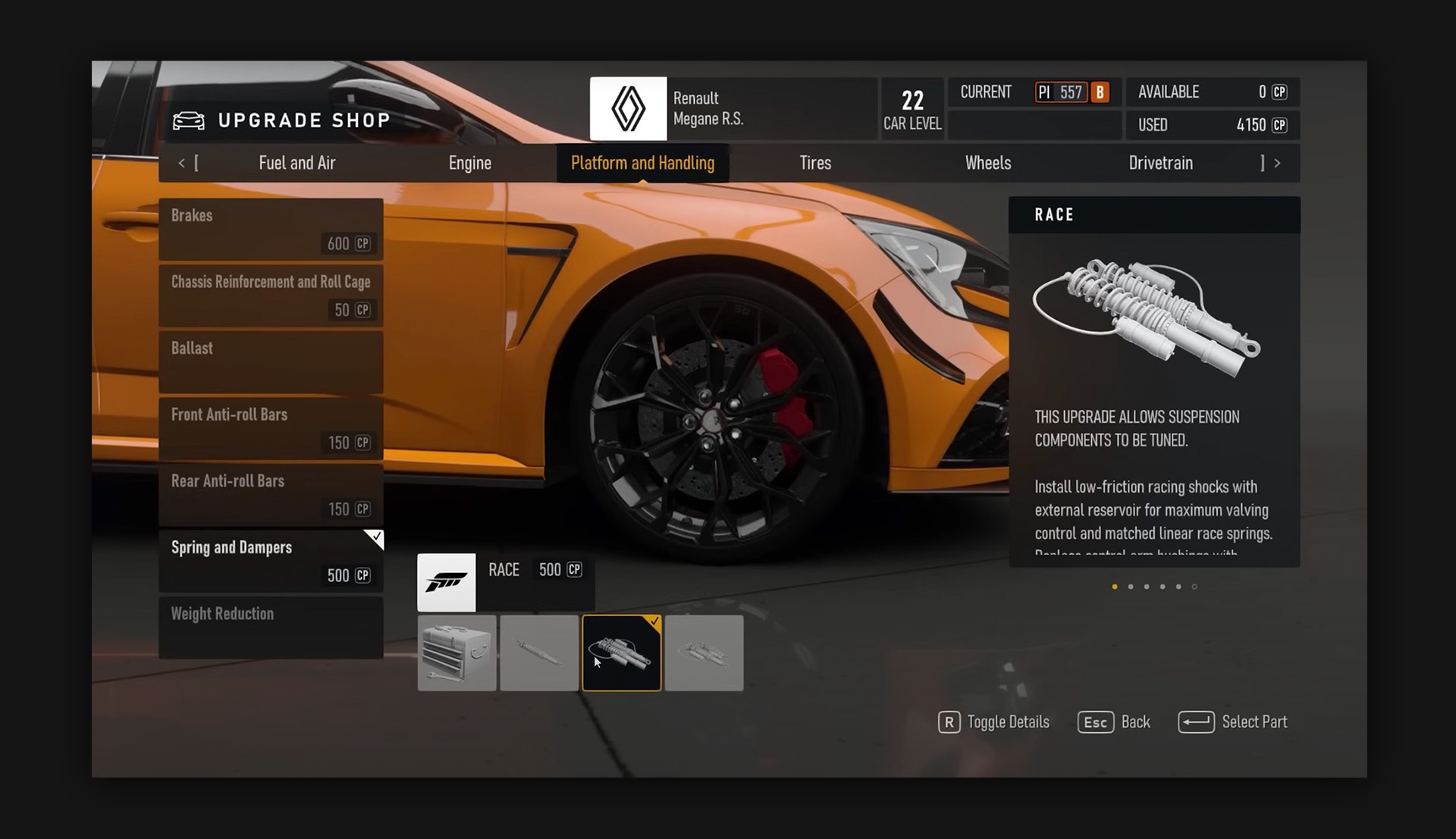Screen dimensions: 1456x839
Task: Click the Renault logo tile
Action: click(628, 108)
